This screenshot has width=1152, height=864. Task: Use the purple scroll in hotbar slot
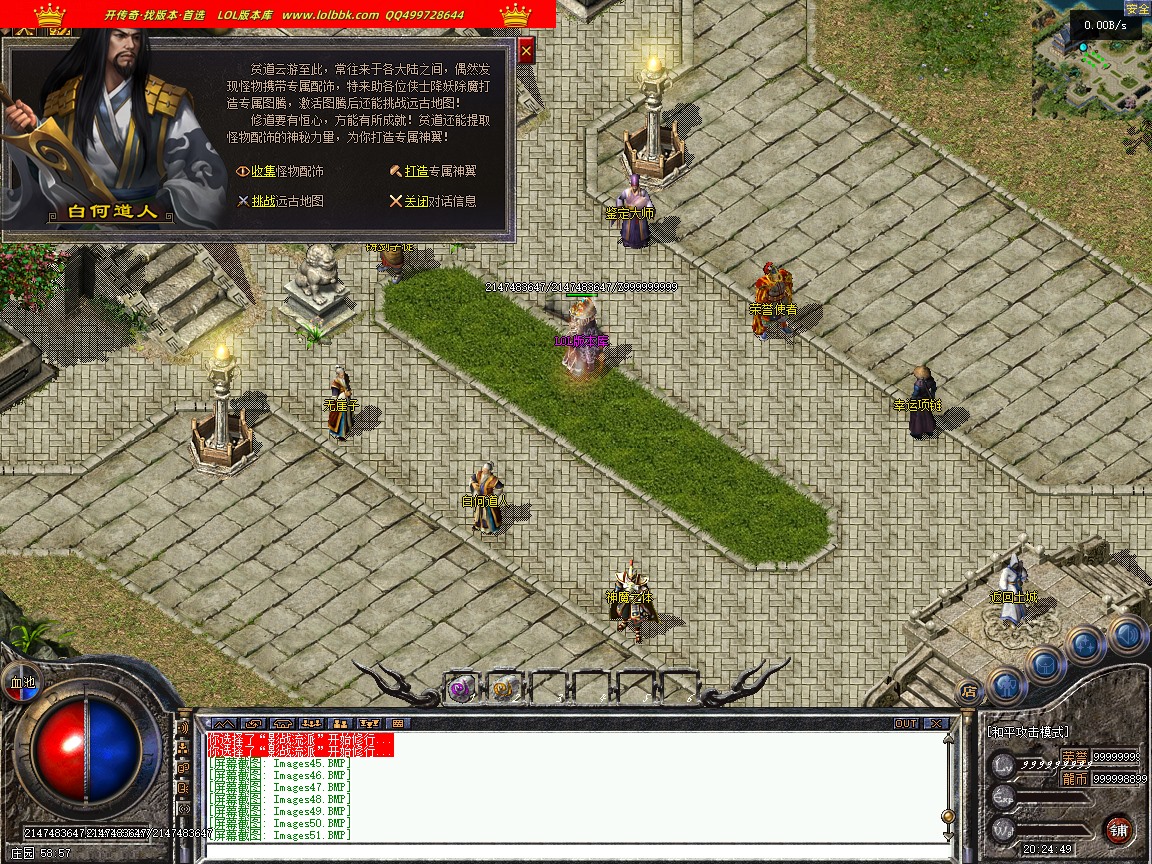(x=461, y=687)
